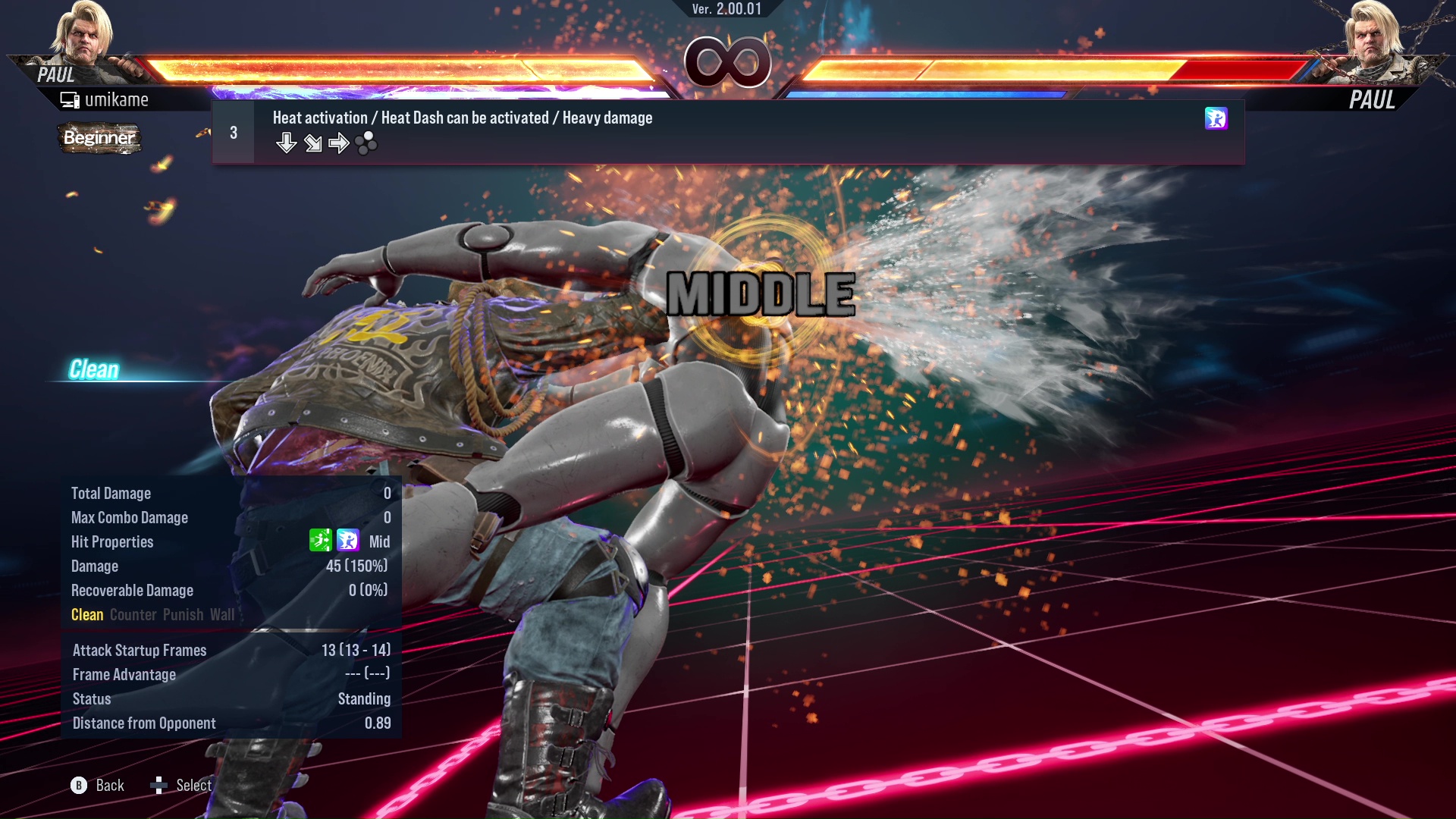This screenshot has width=1456, height=819.
Task: Switch to the Punish damage tab
Action: coord(182,615)
